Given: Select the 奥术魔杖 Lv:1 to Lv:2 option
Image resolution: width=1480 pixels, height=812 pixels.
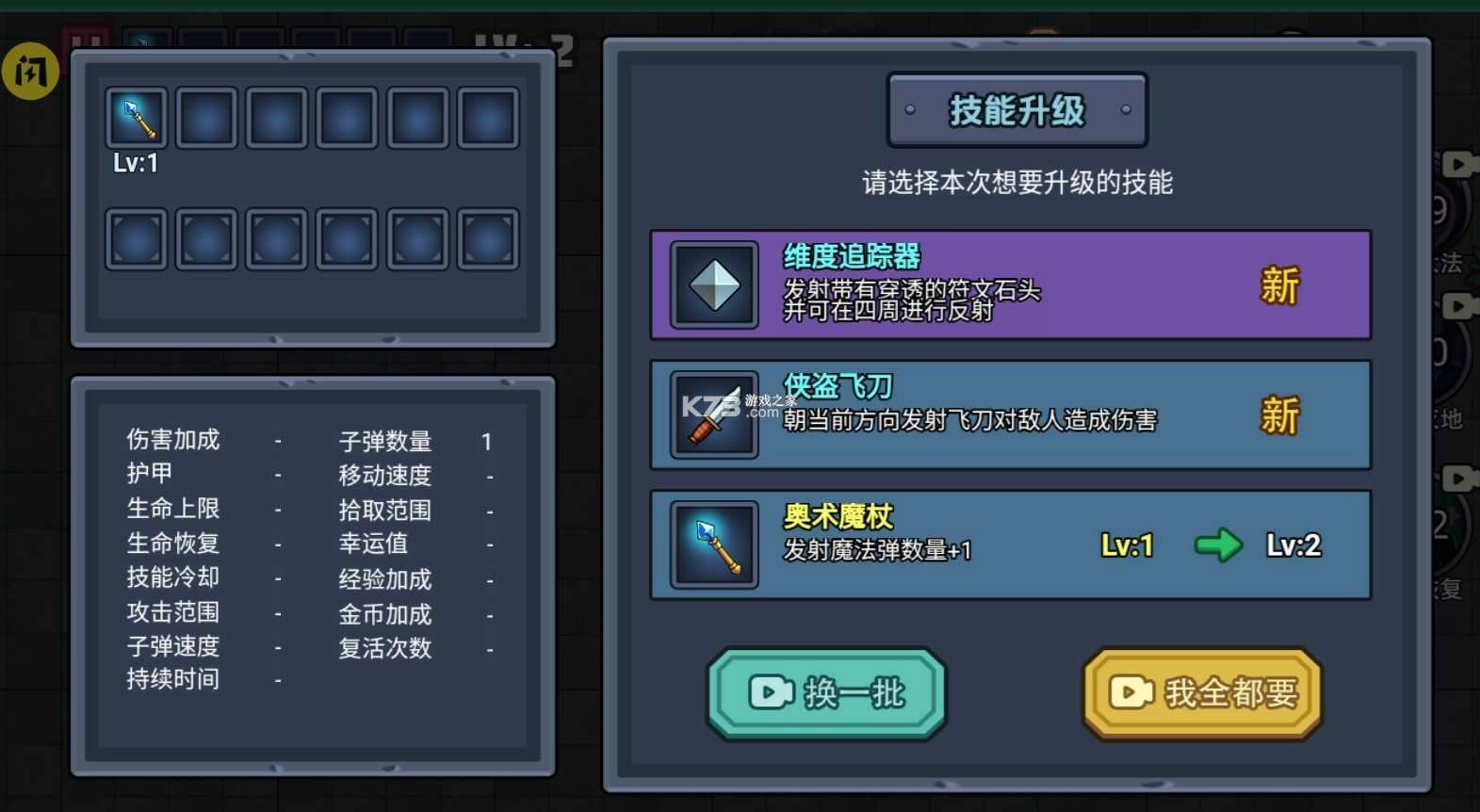Looking at the screenshot, I should point(1008,544).
